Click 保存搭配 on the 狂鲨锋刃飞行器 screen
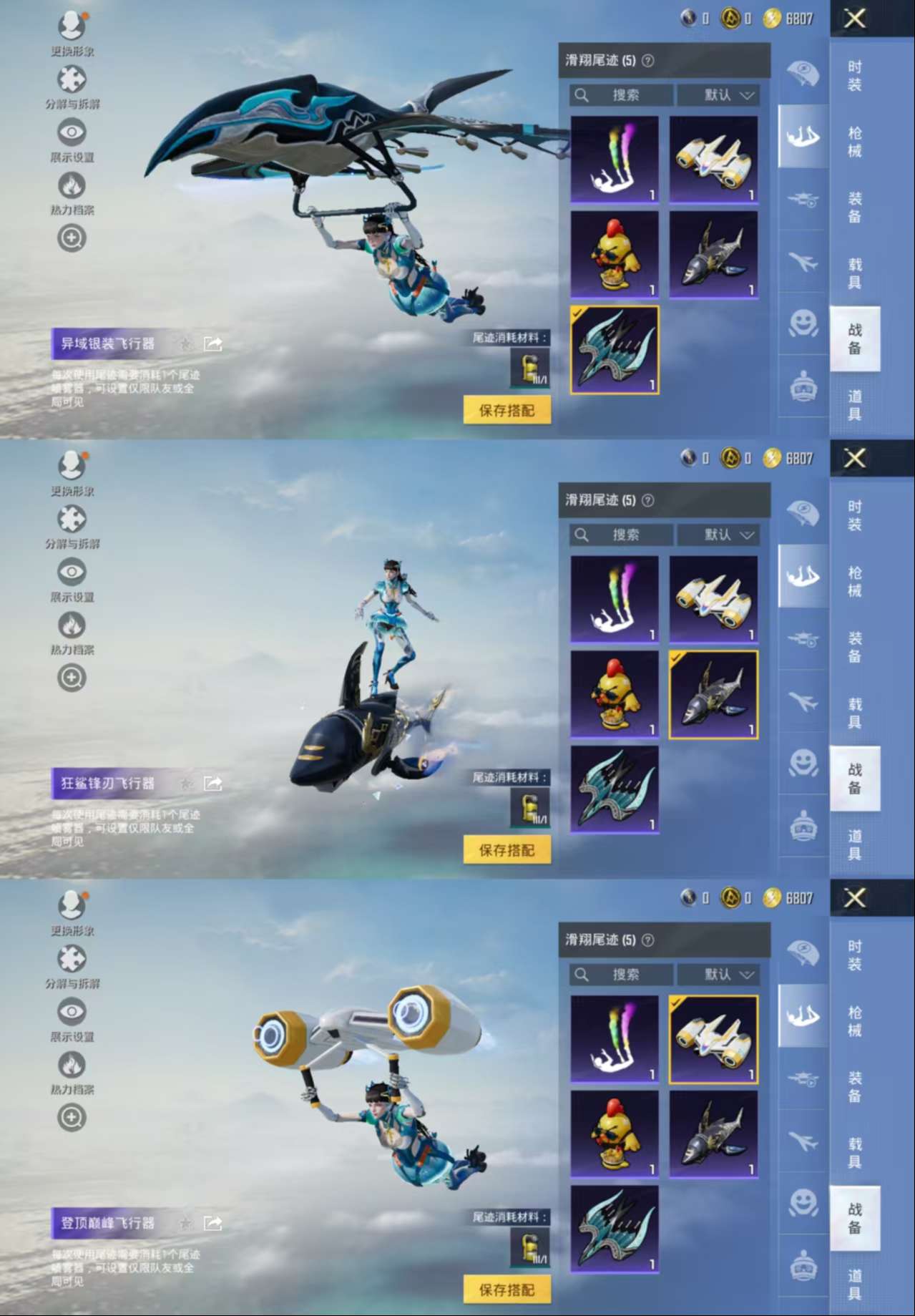915x1316 pixels. pyautogui.click(x=507, y=850)
